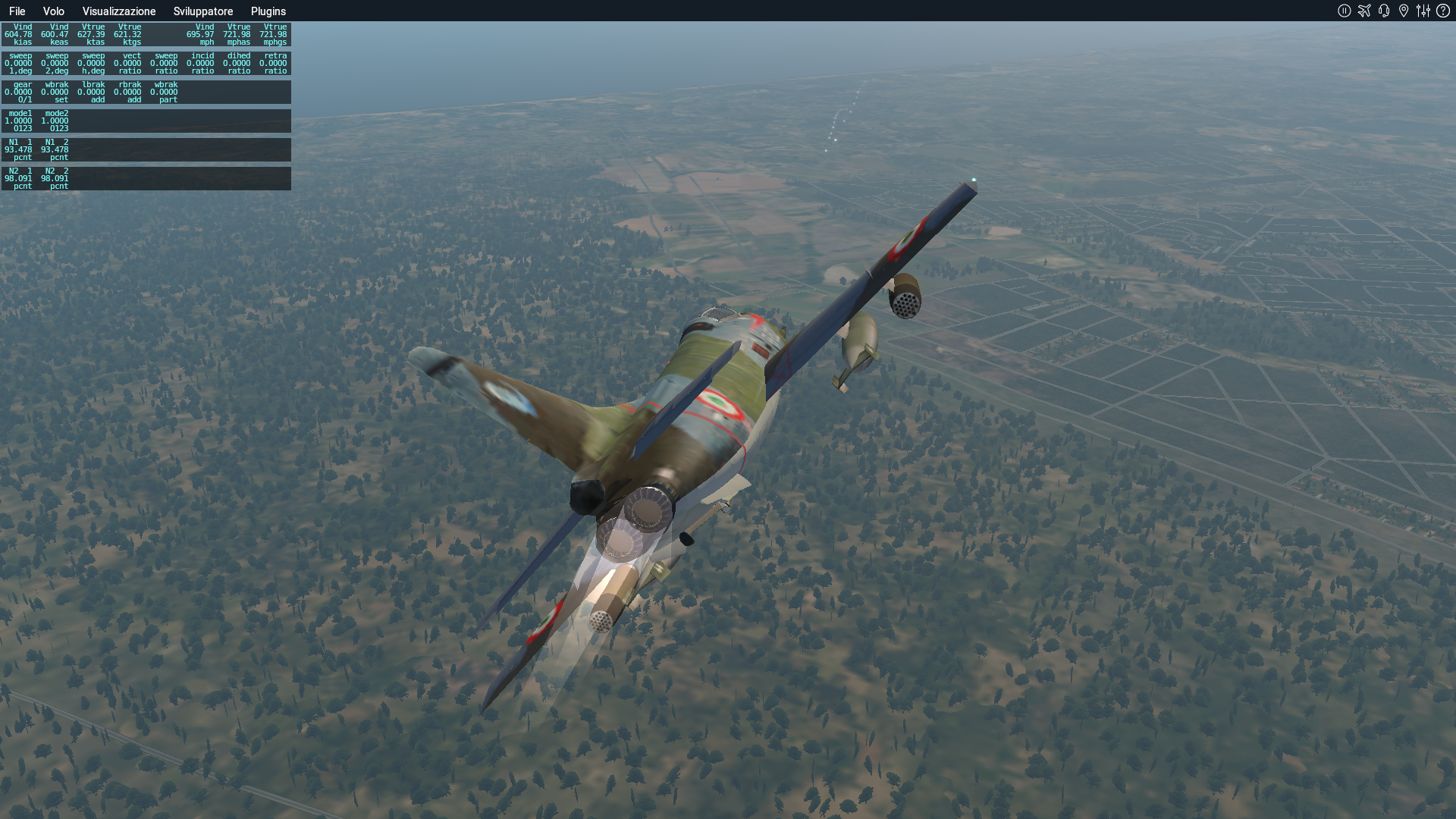Show the Sviluppatore menu
The height and width of the screenshot is (819, 1456).
[x=203, y=11]
